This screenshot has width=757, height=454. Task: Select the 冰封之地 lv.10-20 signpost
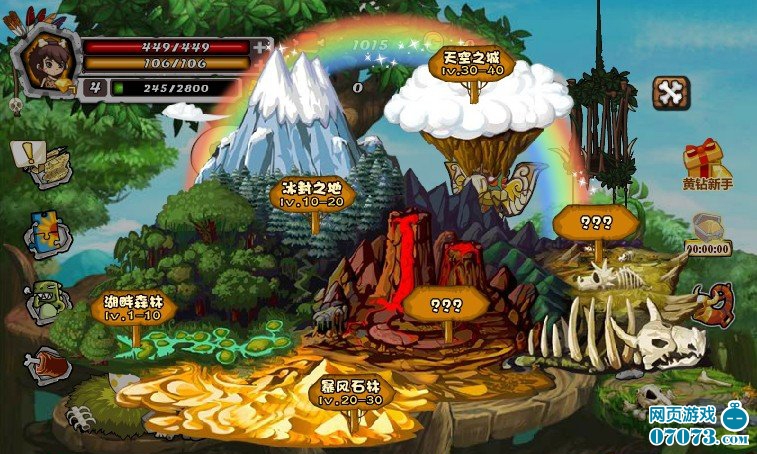click(x=312, y=193)
